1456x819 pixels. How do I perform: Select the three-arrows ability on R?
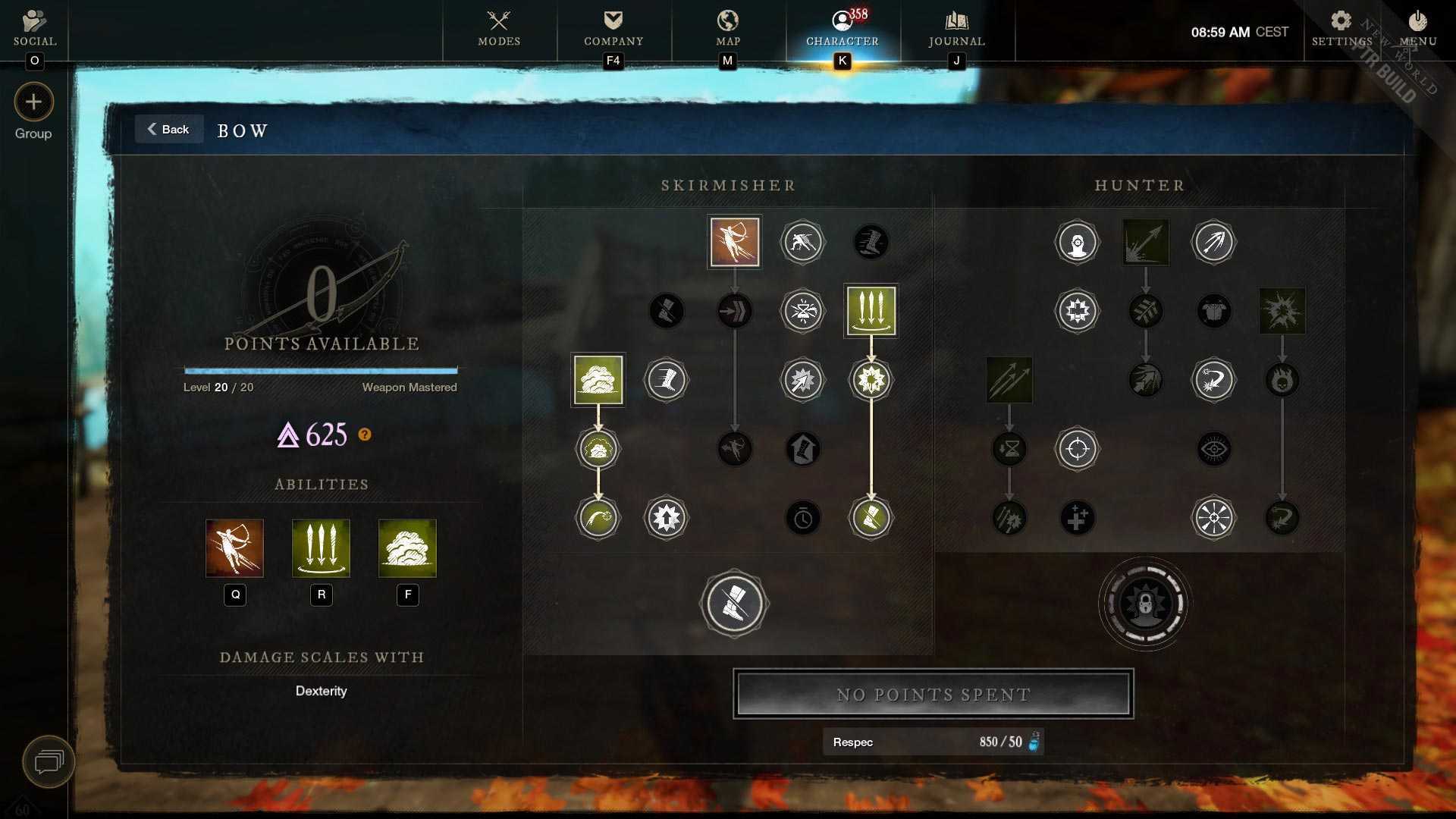[x=322, y=548]
